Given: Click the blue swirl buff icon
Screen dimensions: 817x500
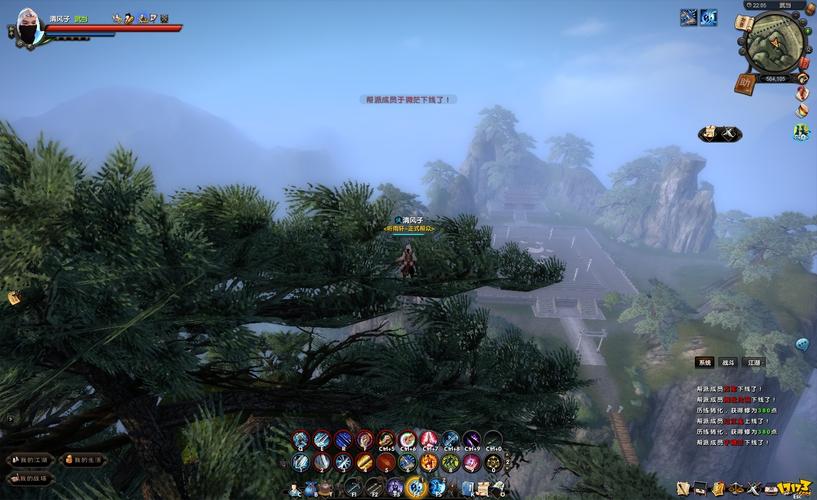Looking at the screenshot, I should [708, 17].
